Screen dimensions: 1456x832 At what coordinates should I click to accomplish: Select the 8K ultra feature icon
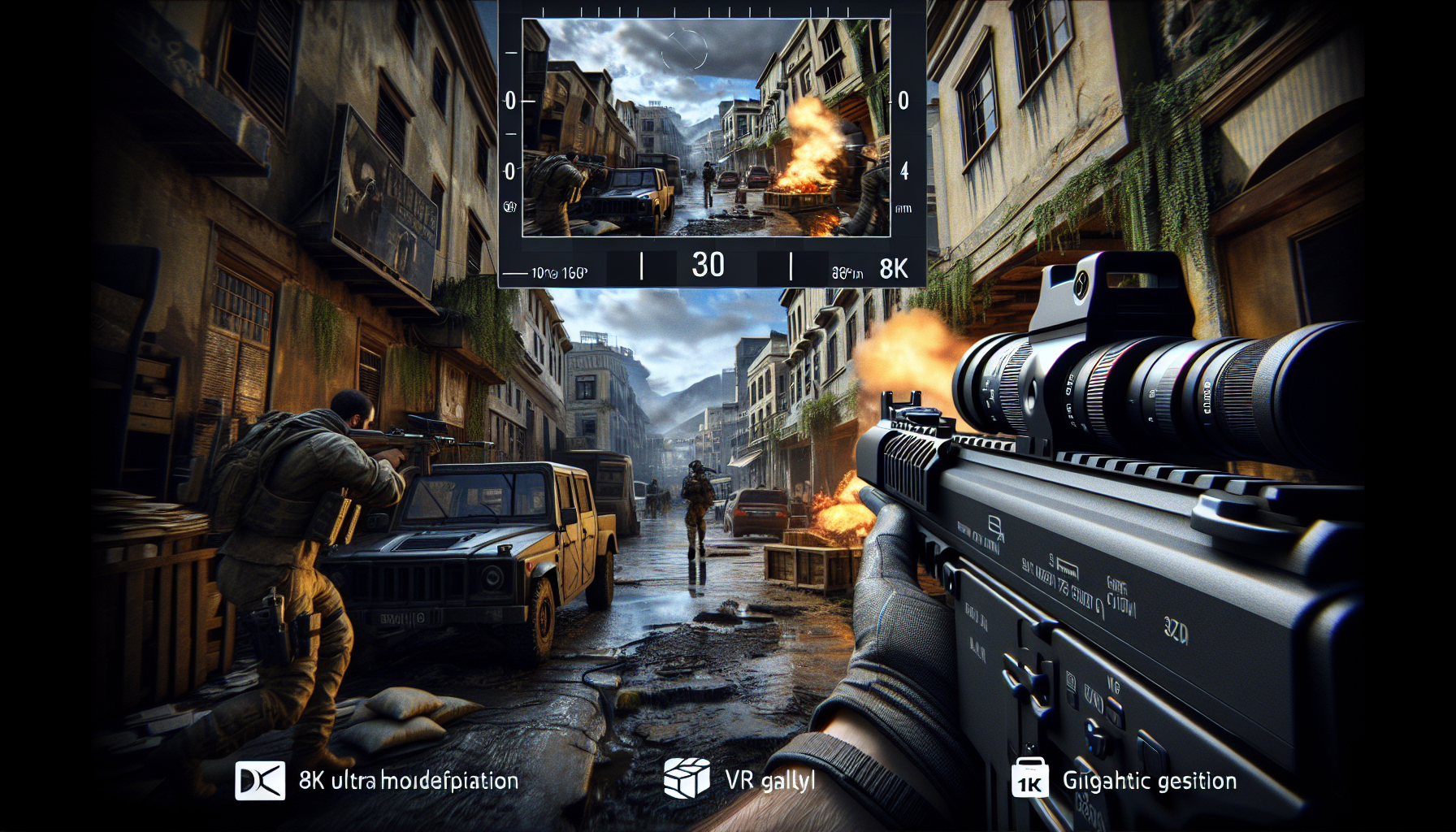(260, 781)
